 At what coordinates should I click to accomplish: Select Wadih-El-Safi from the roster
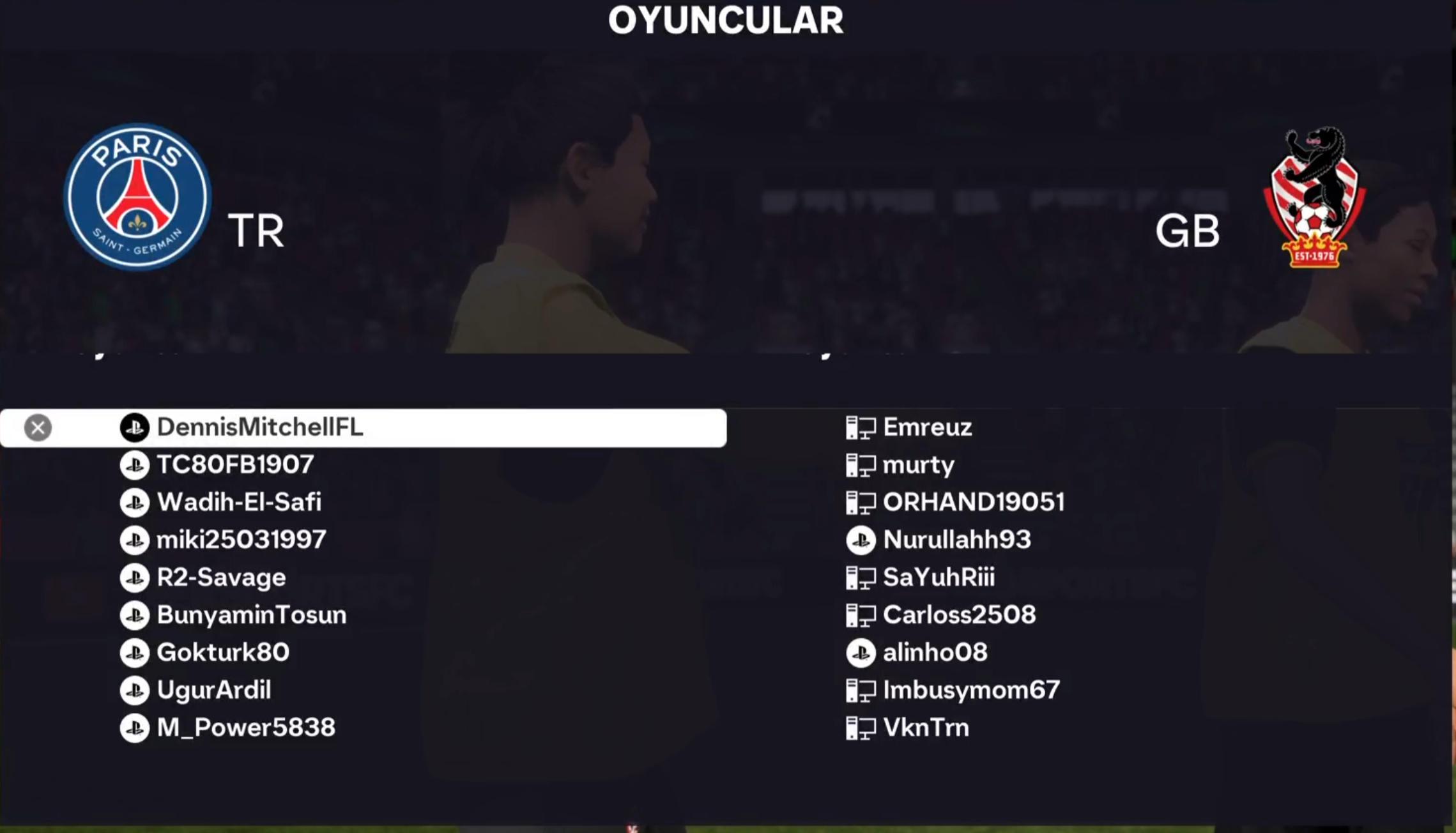coord(238,503)
